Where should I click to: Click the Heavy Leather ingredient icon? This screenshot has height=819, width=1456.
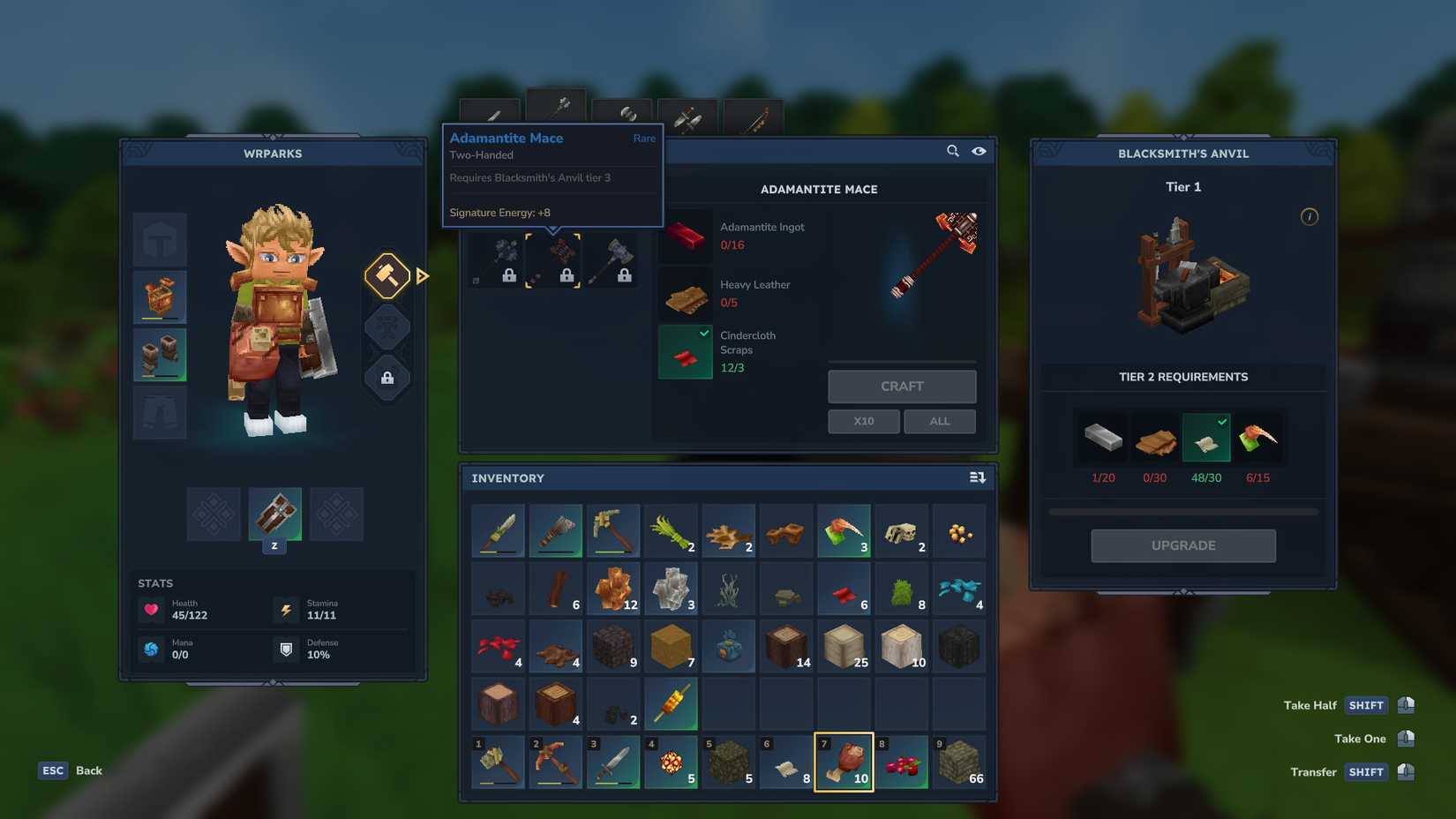coord(686,294)
